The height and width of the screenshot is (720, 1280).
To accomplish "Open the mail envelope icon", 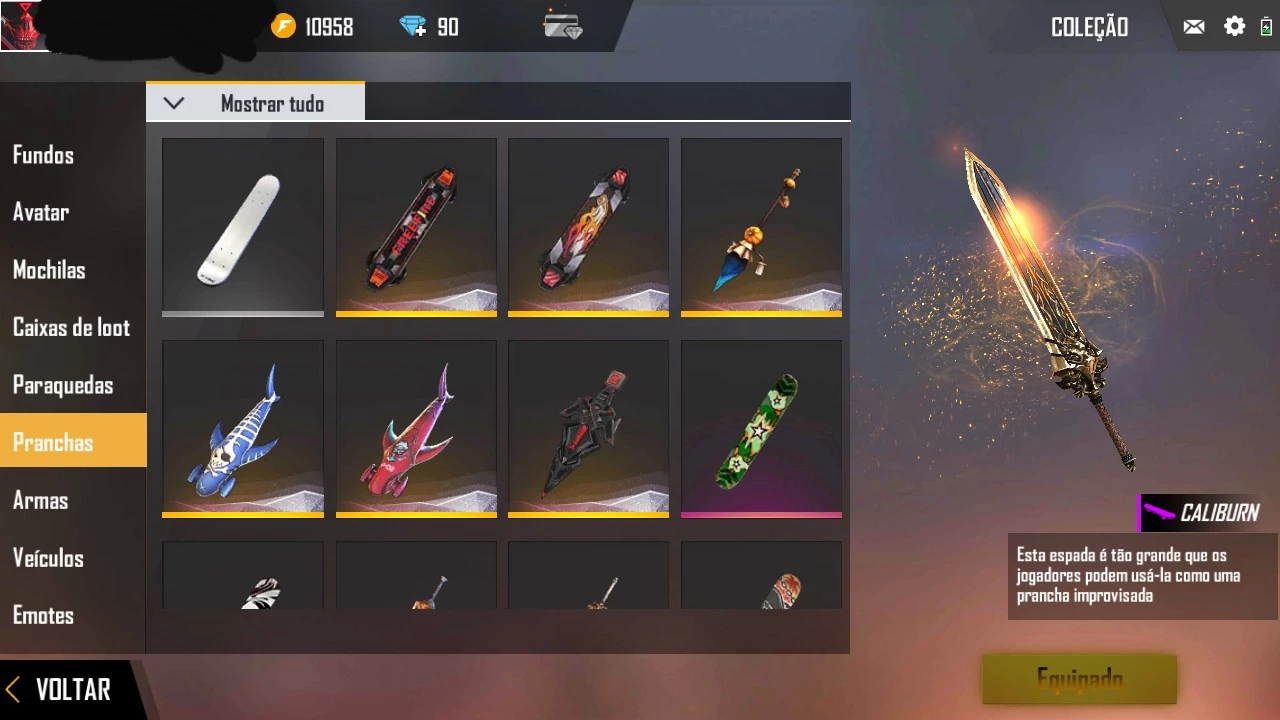I will (x=1194, y=27).
